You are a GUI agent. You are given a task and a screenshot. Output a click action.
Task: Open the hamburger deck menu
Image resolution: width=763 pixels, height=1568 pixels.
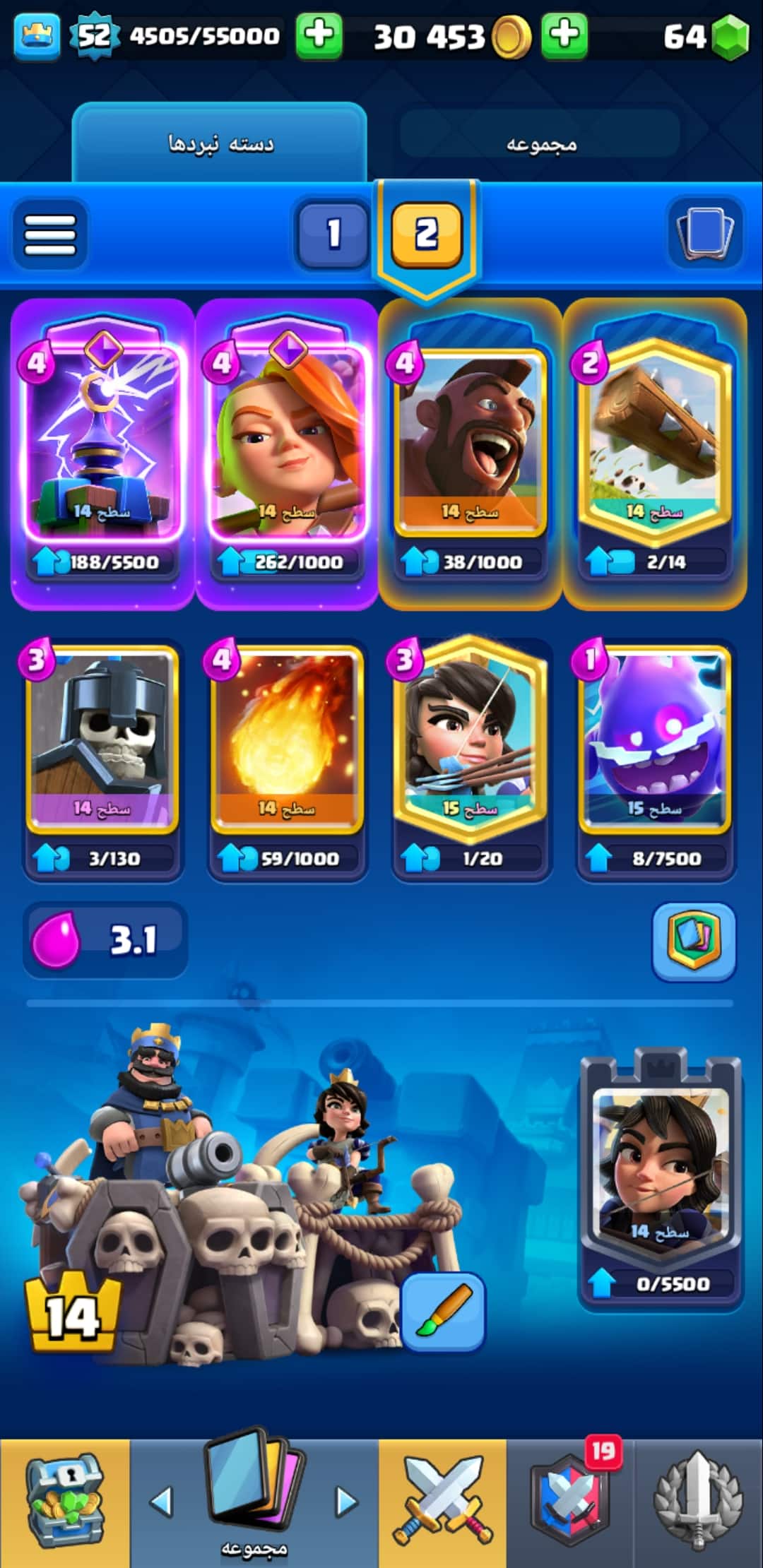[x=49, y=234]
